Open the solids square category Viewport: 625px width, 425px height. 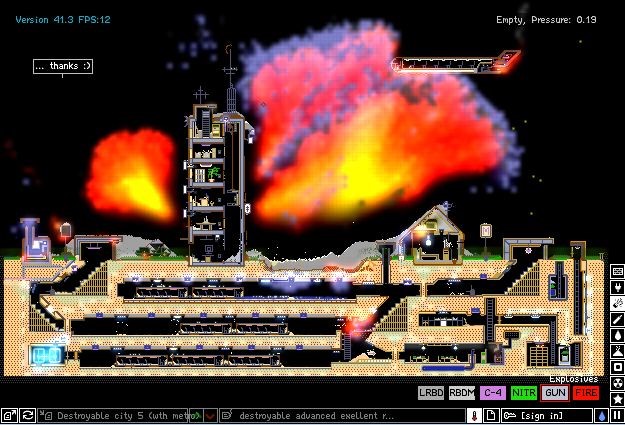617,367
